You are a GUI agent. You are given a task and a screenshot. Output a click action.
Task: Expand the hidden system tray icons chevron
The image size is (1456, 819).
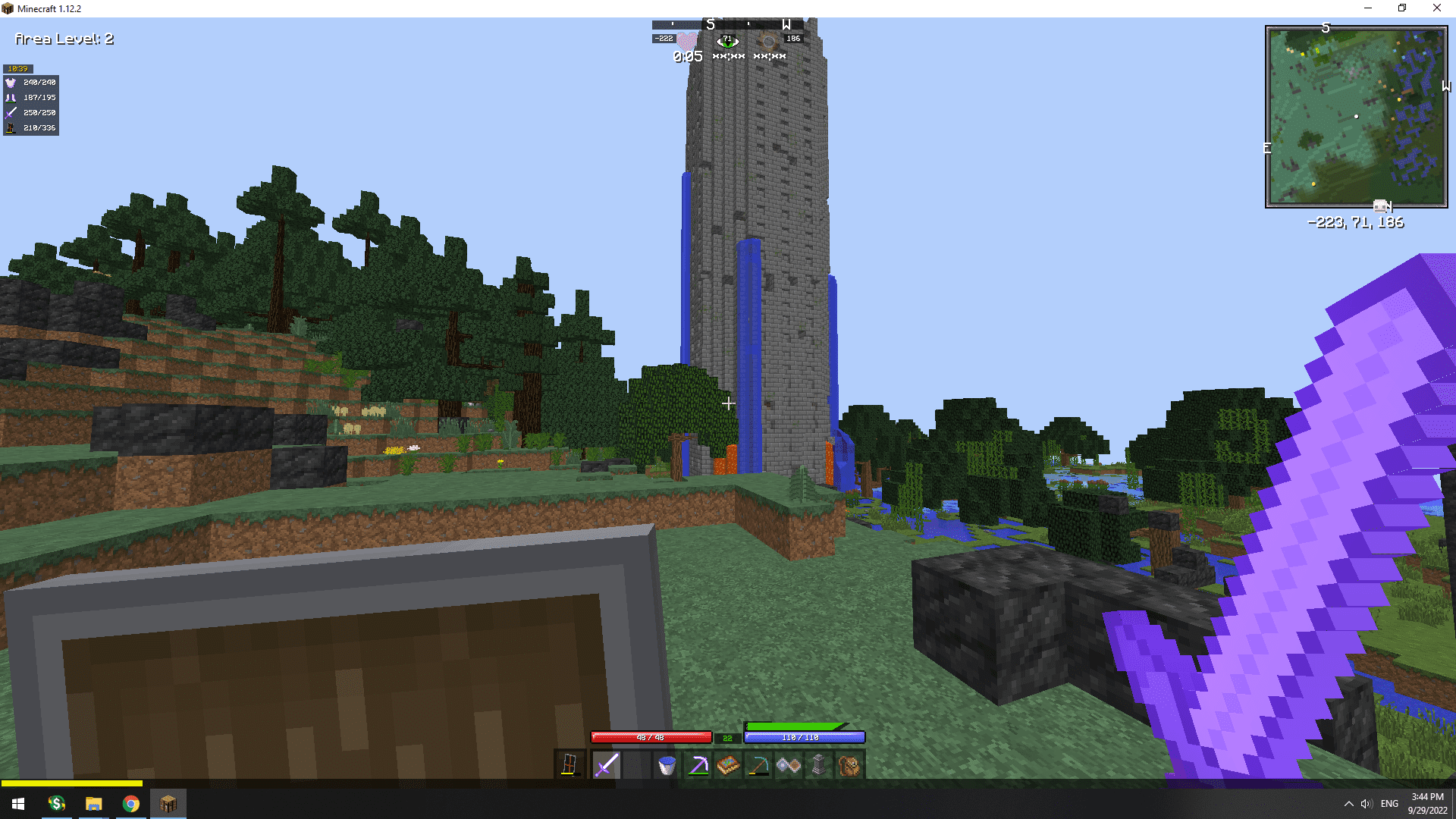[x=1348, y=803]
